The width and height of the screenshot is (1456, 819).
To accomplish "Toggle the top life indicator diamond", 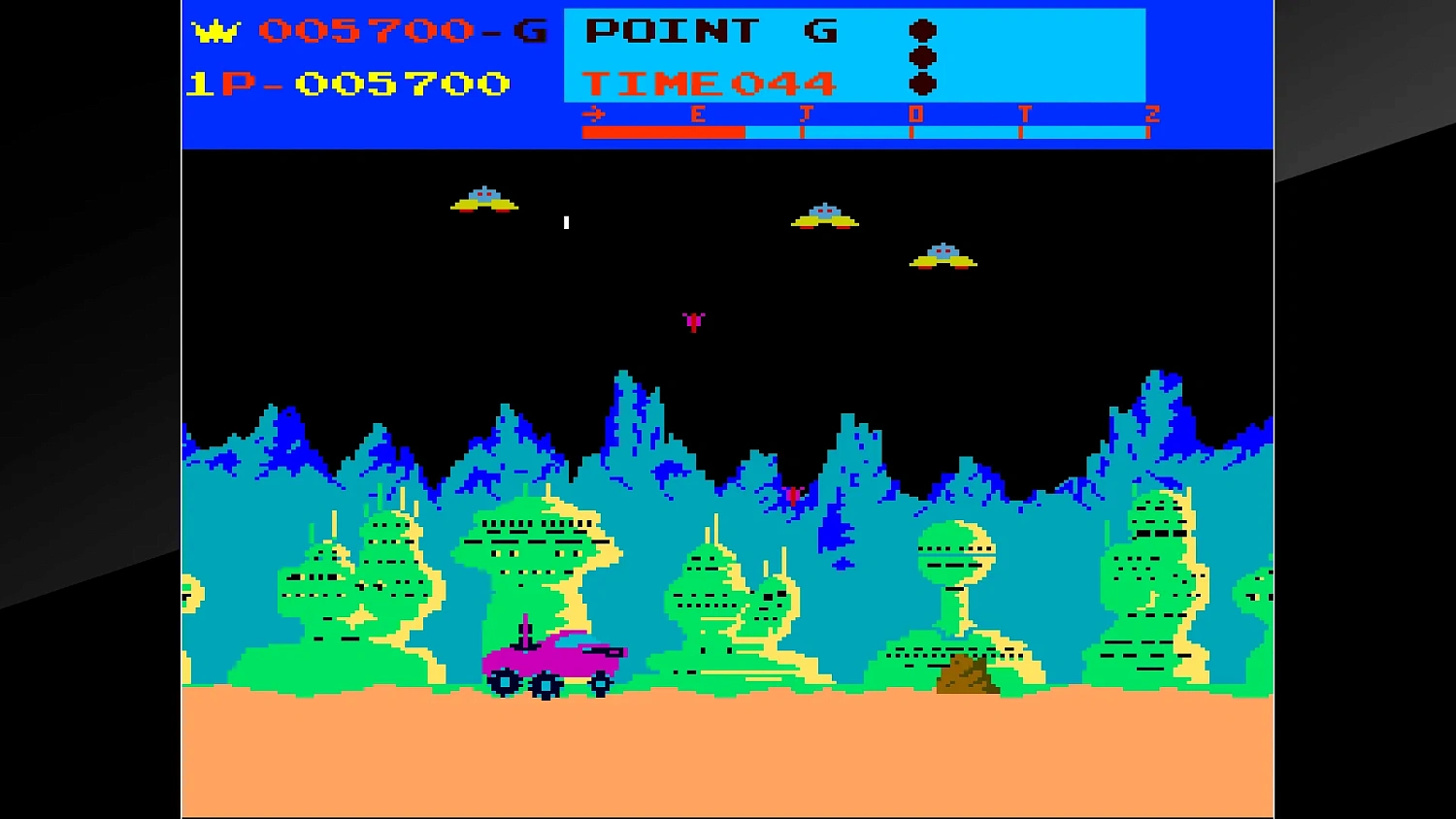I will pos(925,30).
